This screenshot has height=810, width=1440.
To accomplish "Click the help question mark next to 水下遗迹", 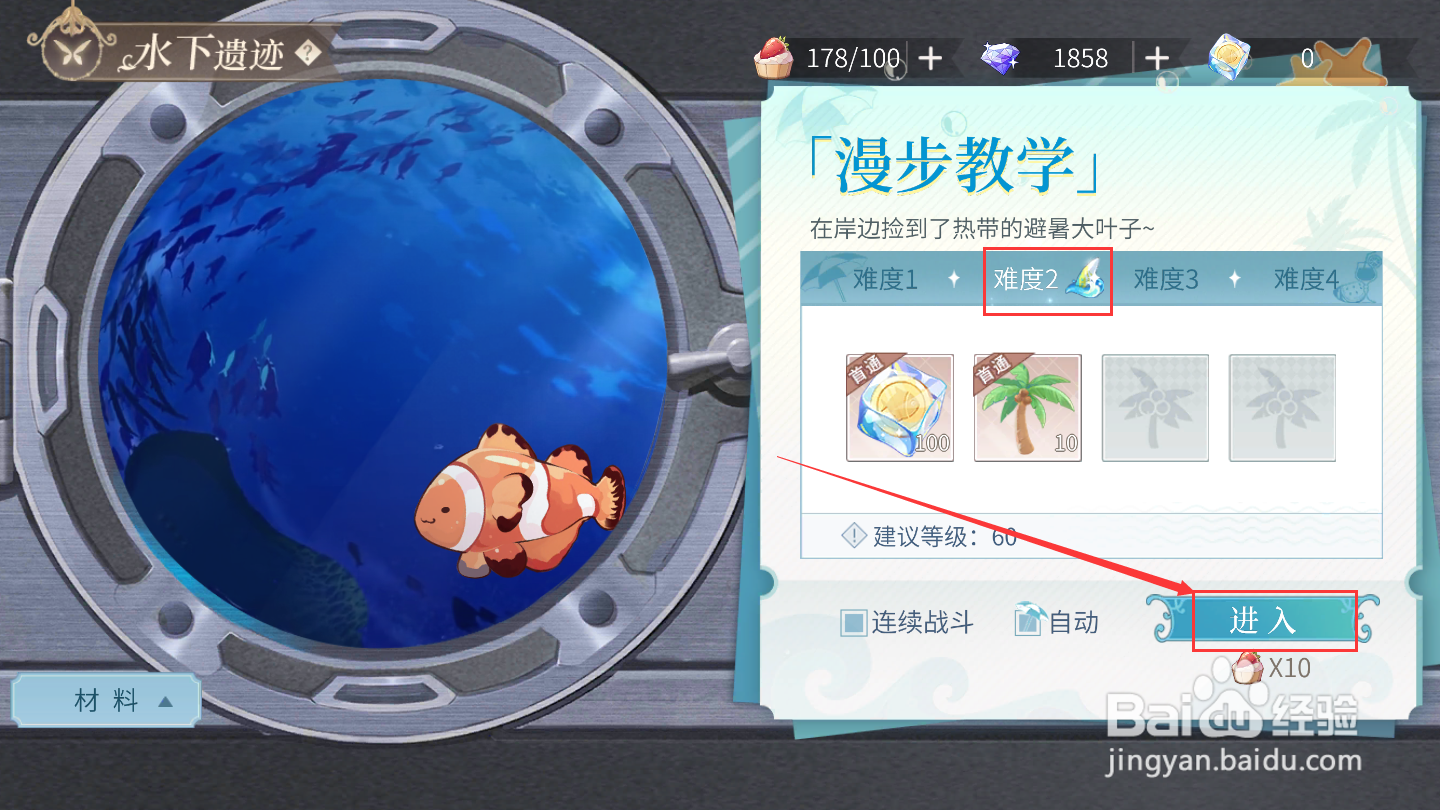I will click(x=308, y=54).
